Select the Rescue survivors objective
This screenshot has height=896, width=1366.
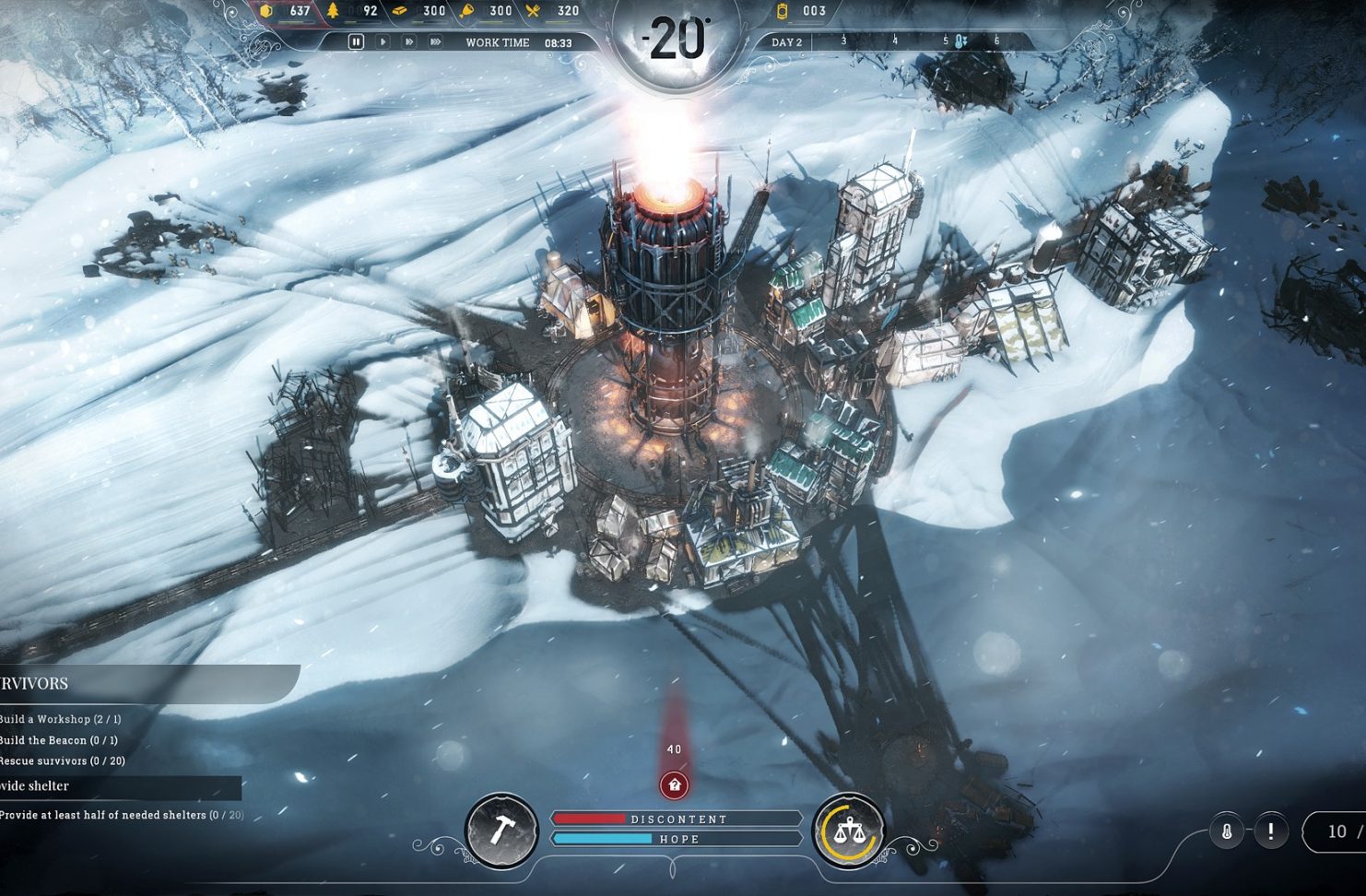(63, 760)
